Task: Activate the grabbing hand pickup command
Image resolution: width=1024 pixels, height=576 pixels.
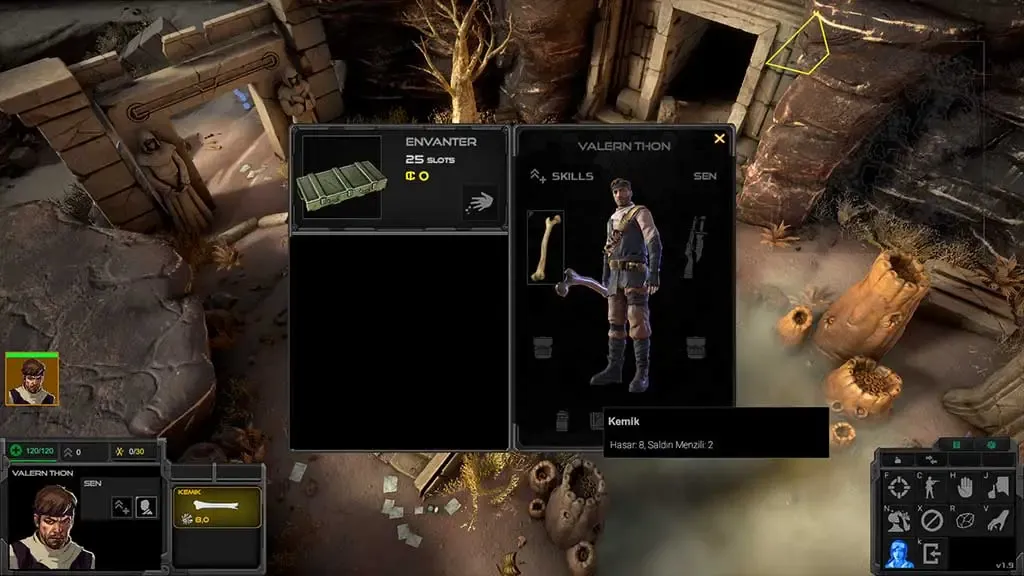Action: [998, 520]
